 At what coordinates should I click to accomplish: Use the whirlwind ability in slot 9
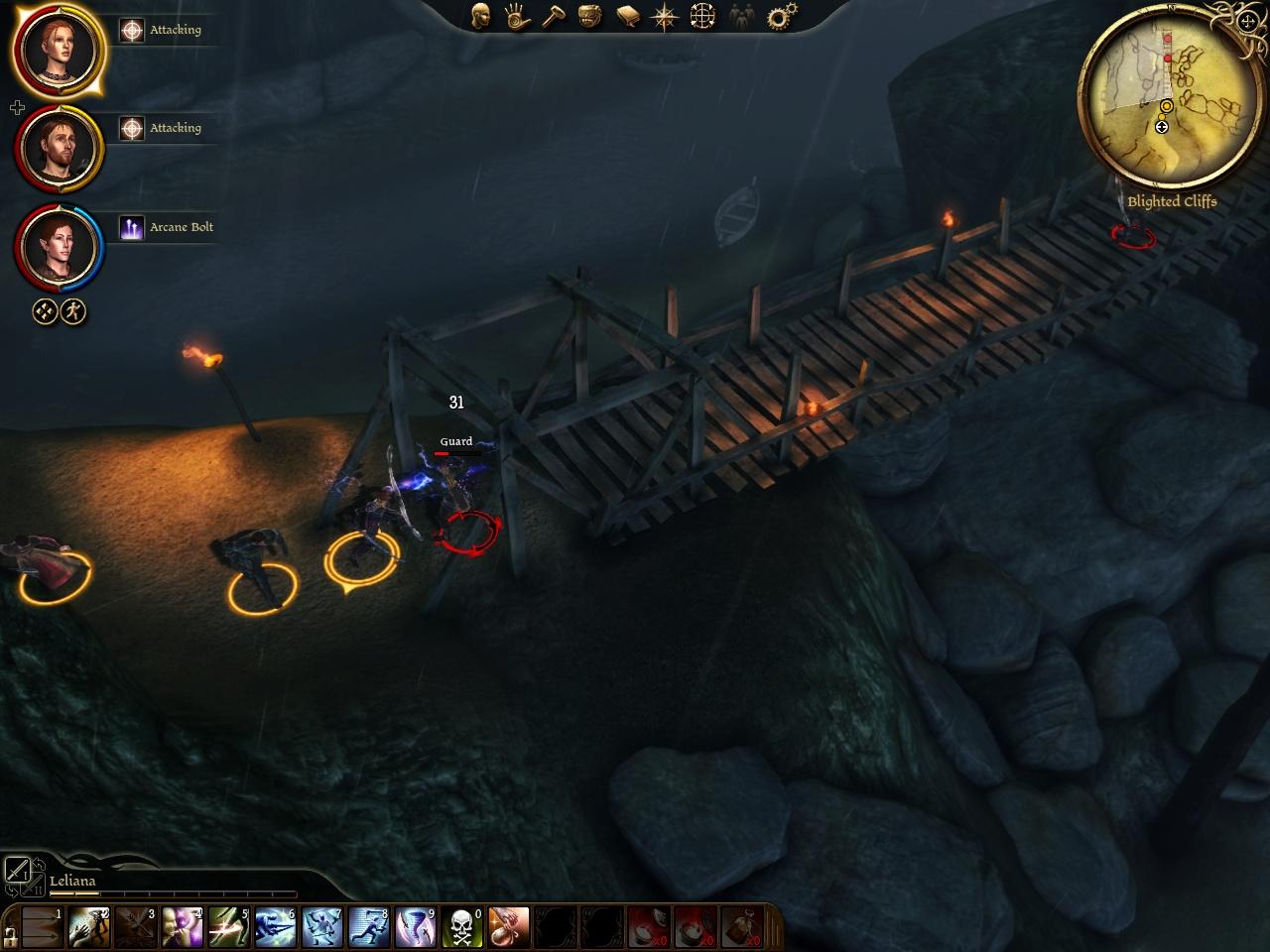click(415, 928)
